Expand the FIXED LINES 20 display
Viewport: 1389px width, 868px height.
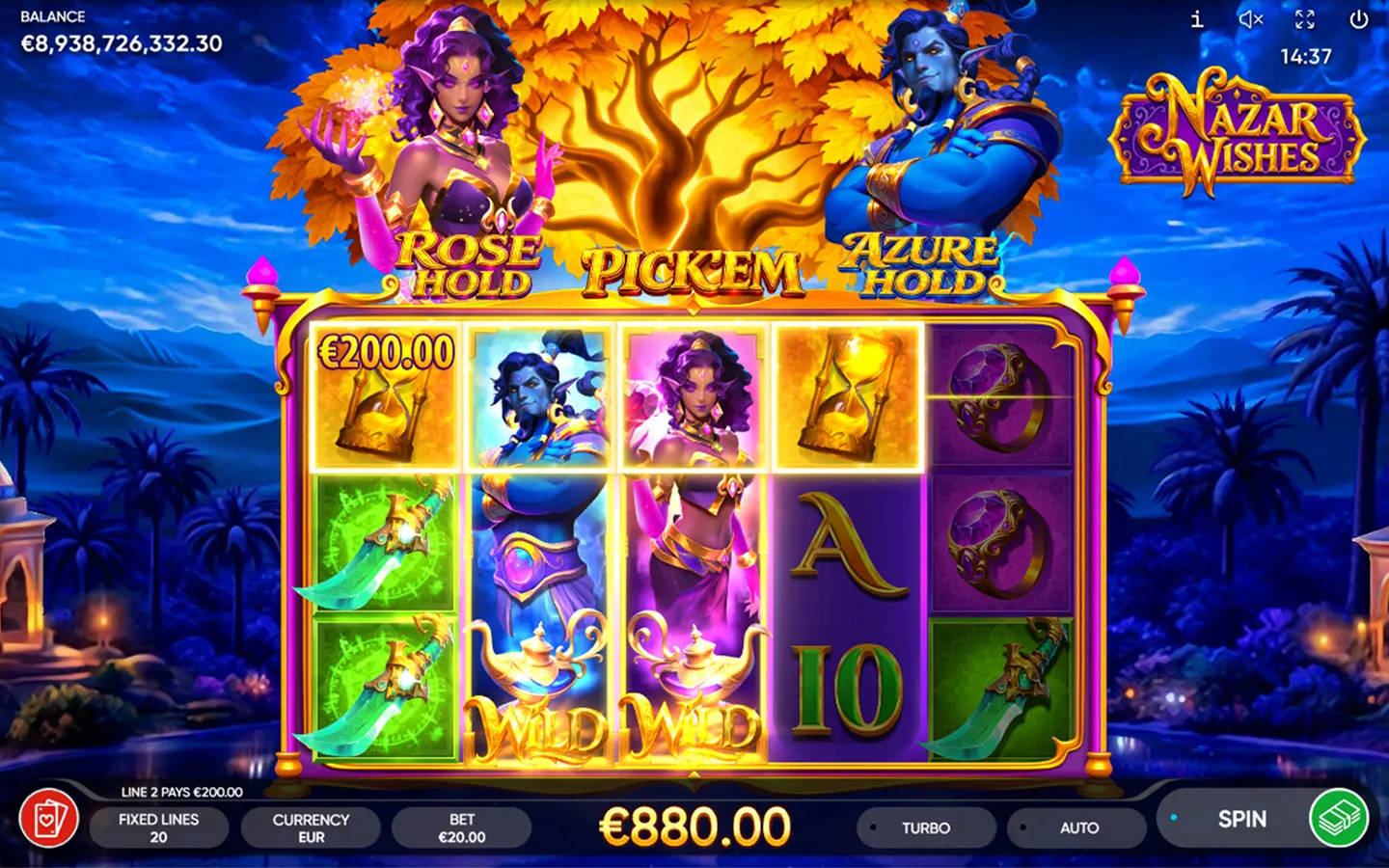(x=159, y=827)
